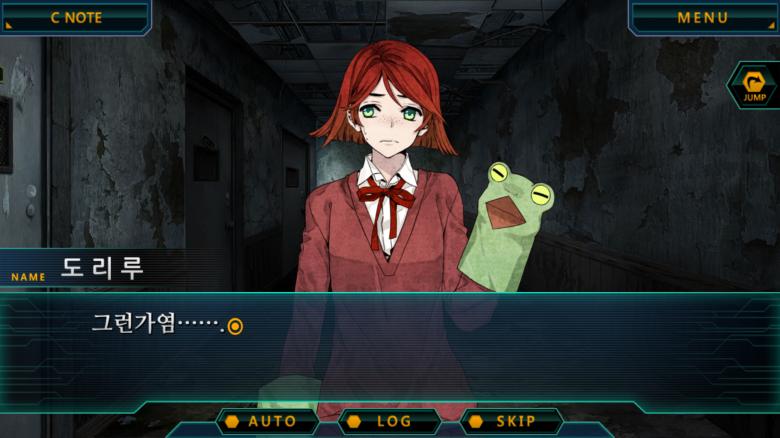Open the dialogue LOG
The width and height of the screenshot is (780, 438).
(391, 421)
